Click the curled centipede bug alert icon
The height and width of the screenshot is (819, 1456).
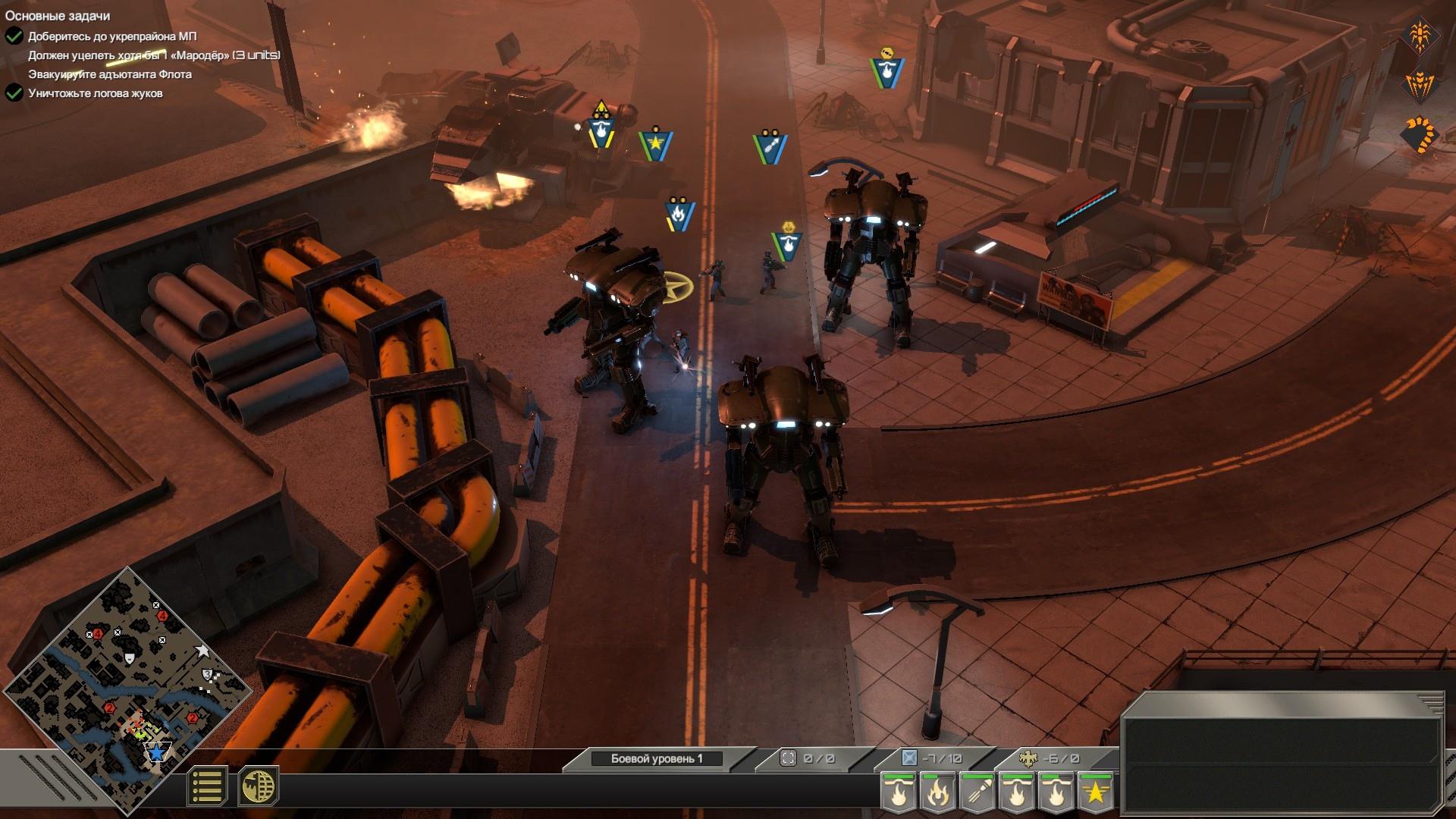pos(1419,135)
